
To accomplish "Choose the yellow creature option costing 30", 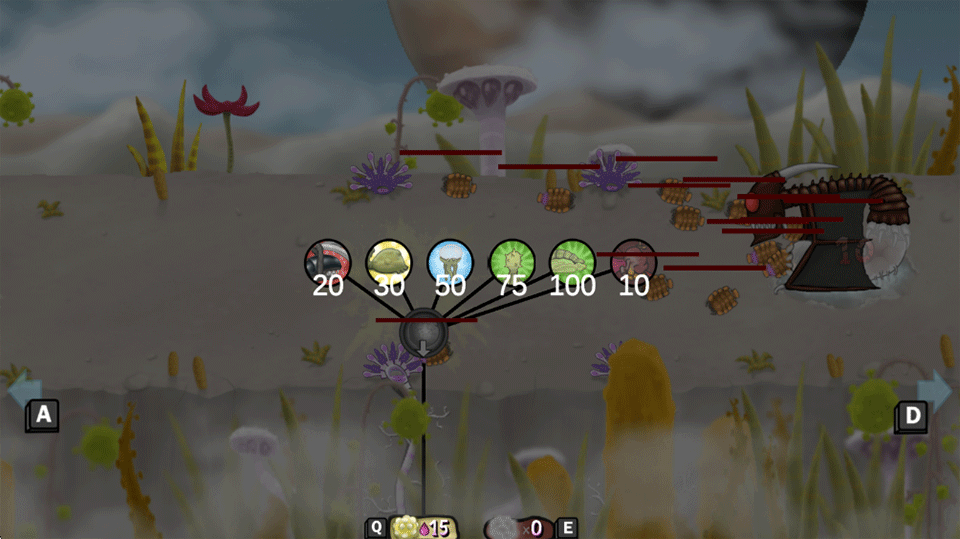I will 389,261.
